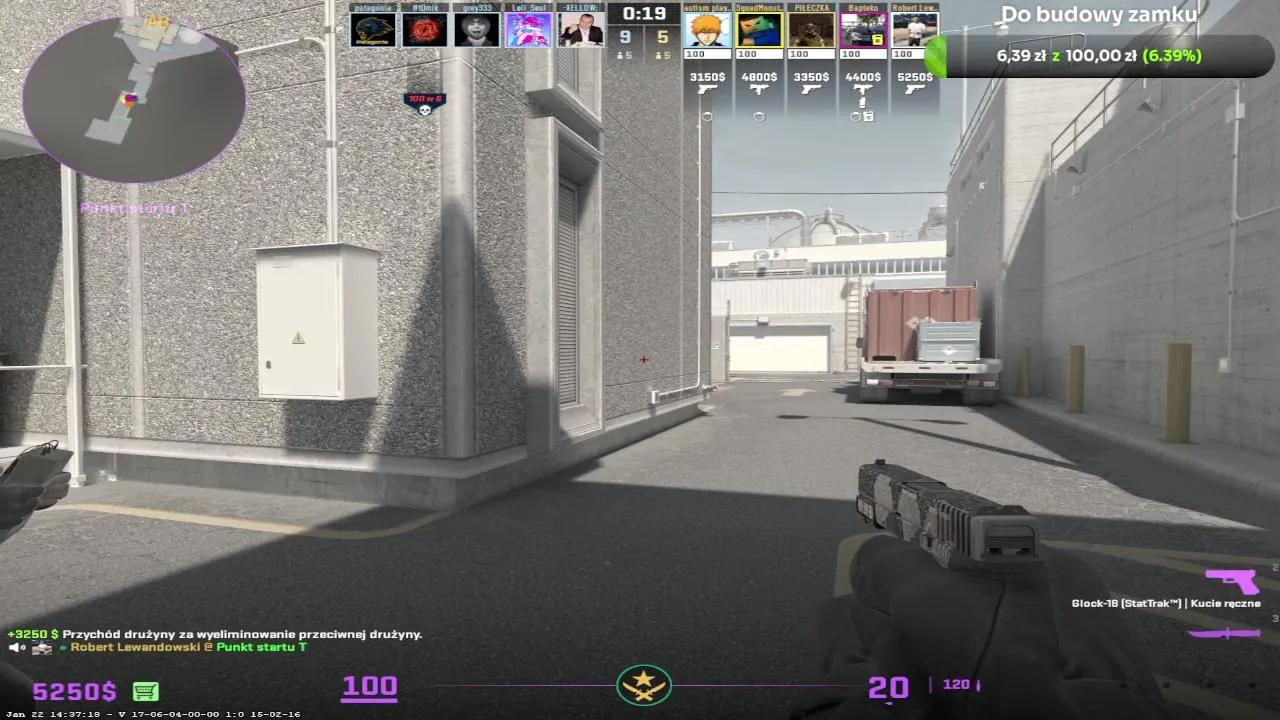1280x720 pixels.
Task: Expand patagonia's player panel on the scoreboard
Action: coord(374,27)
